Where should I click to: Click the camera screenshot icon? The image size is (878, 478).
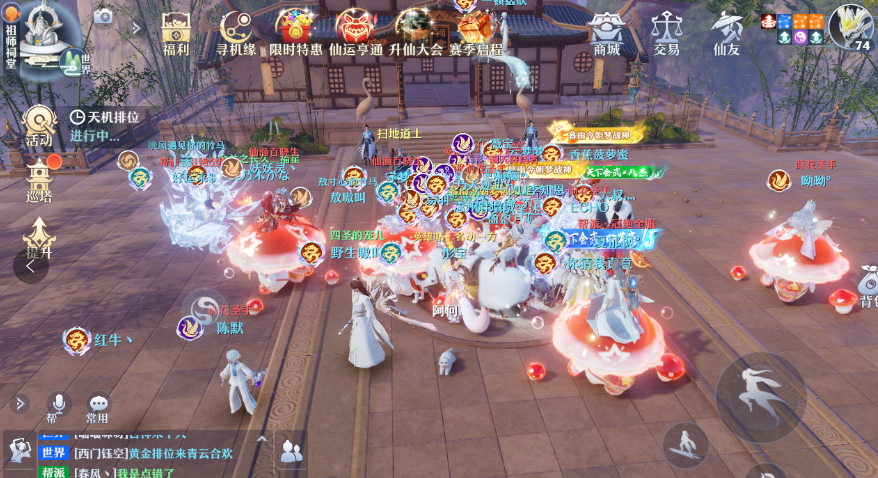click(103, 16)
